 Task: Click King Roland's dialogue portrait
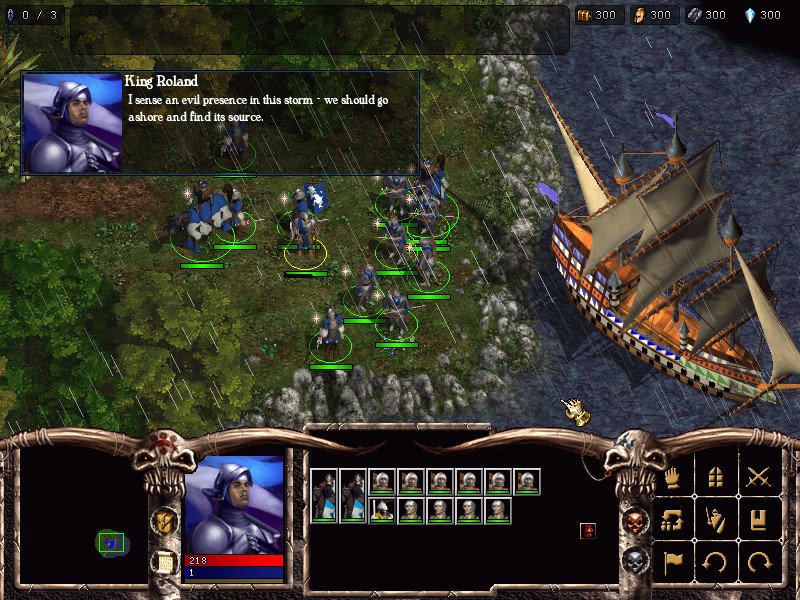click(72, 123)
